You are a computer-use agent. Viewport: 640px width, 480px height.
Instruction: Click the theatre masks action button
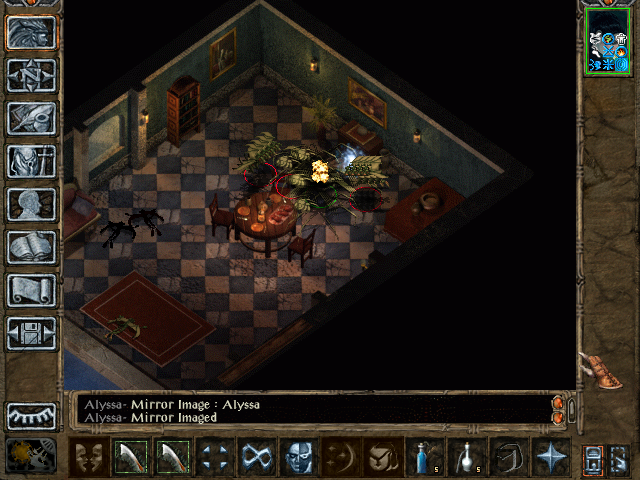[88, 458]
